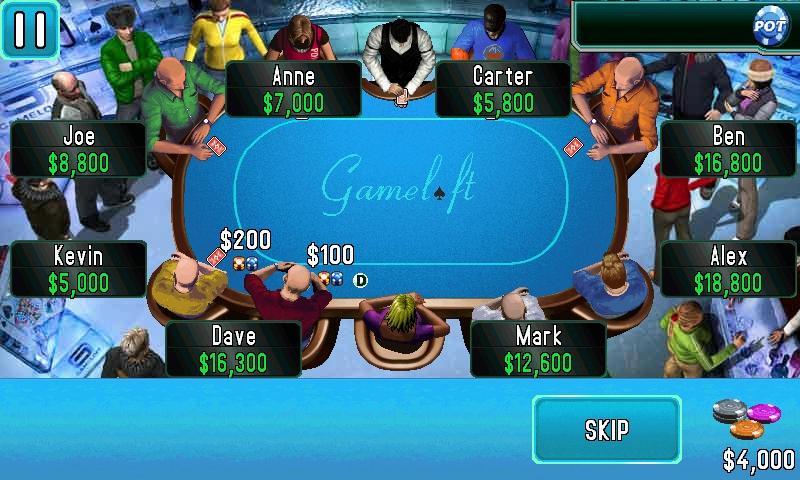Choose Ben's player panel
800x480 pixels.
coord(728,149)
